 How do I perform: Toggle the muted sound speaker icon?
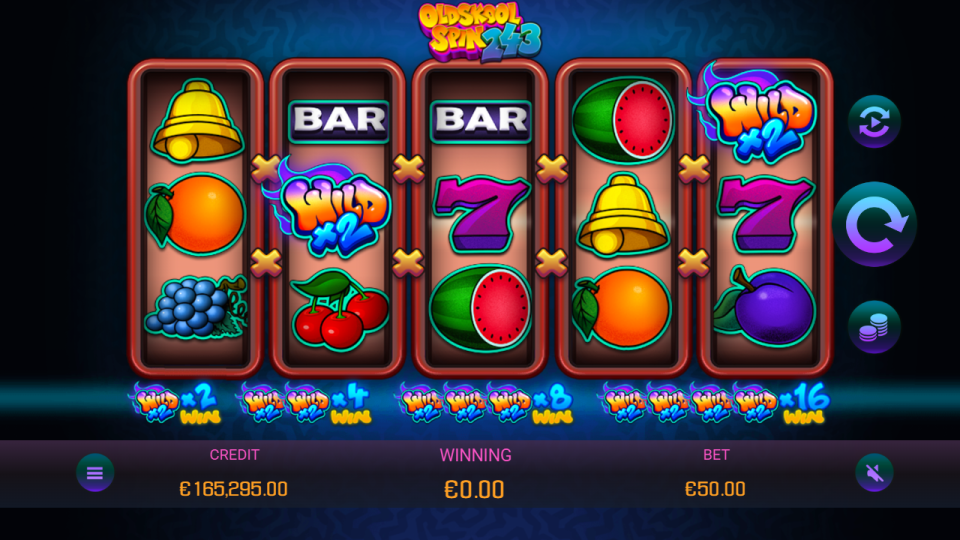(x=874, y=473)
